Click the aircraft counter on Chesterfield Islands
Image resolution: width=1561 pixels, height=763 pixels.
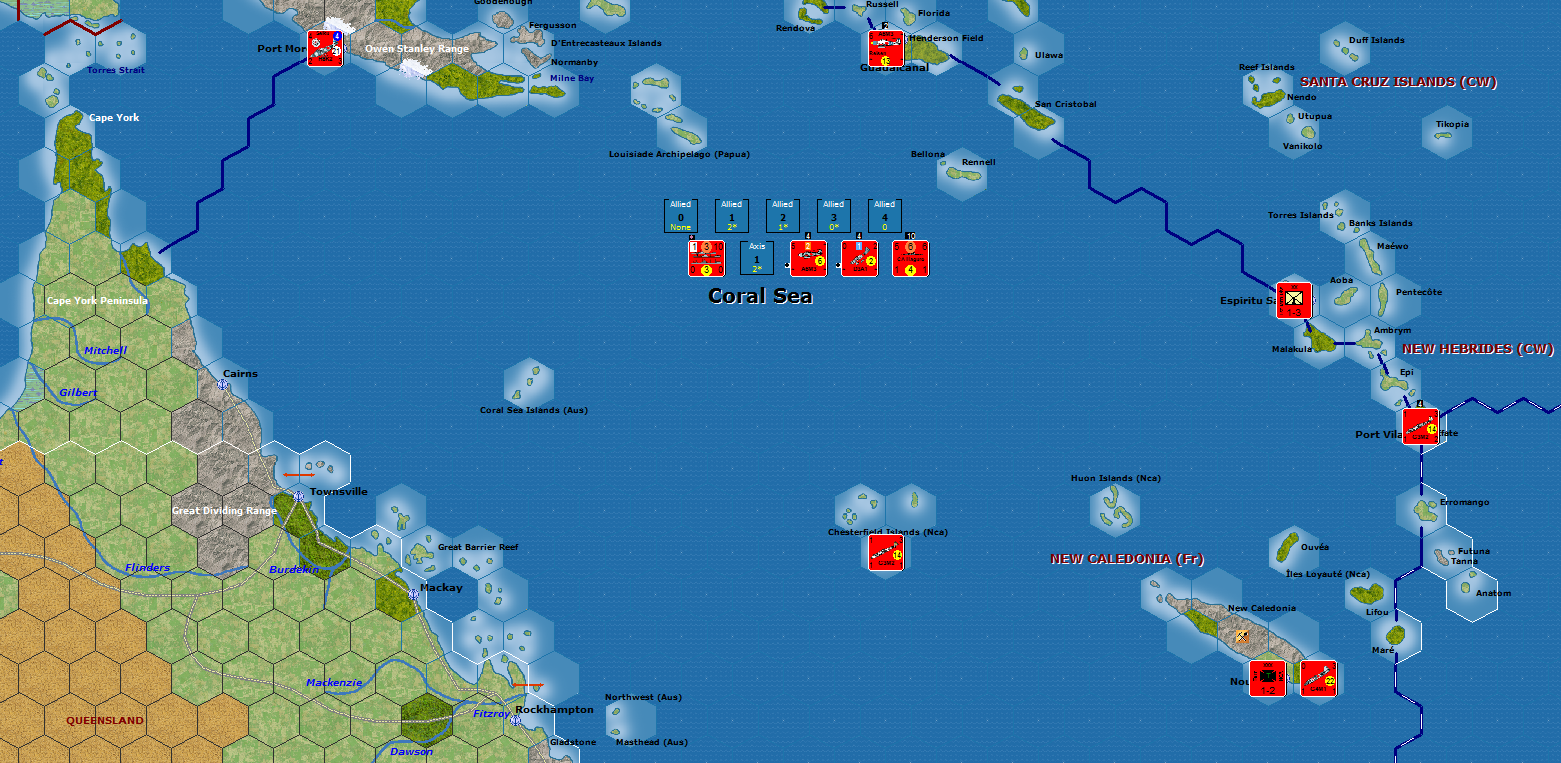click(884, 553)
